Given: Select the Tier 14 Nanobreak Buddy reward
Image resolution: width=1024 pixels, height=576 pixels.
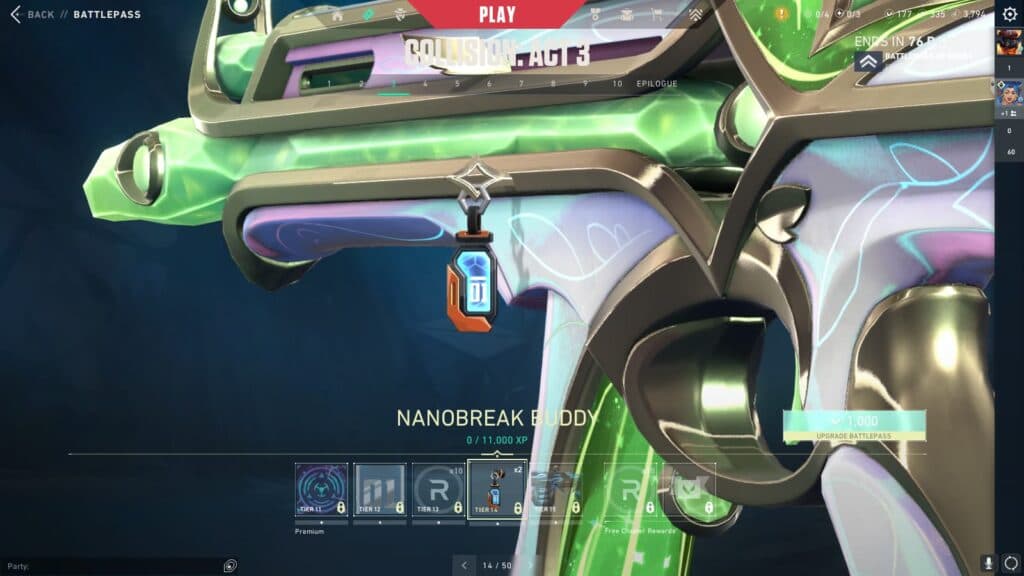Looking at the screenshot, I should tap(497, 490).
